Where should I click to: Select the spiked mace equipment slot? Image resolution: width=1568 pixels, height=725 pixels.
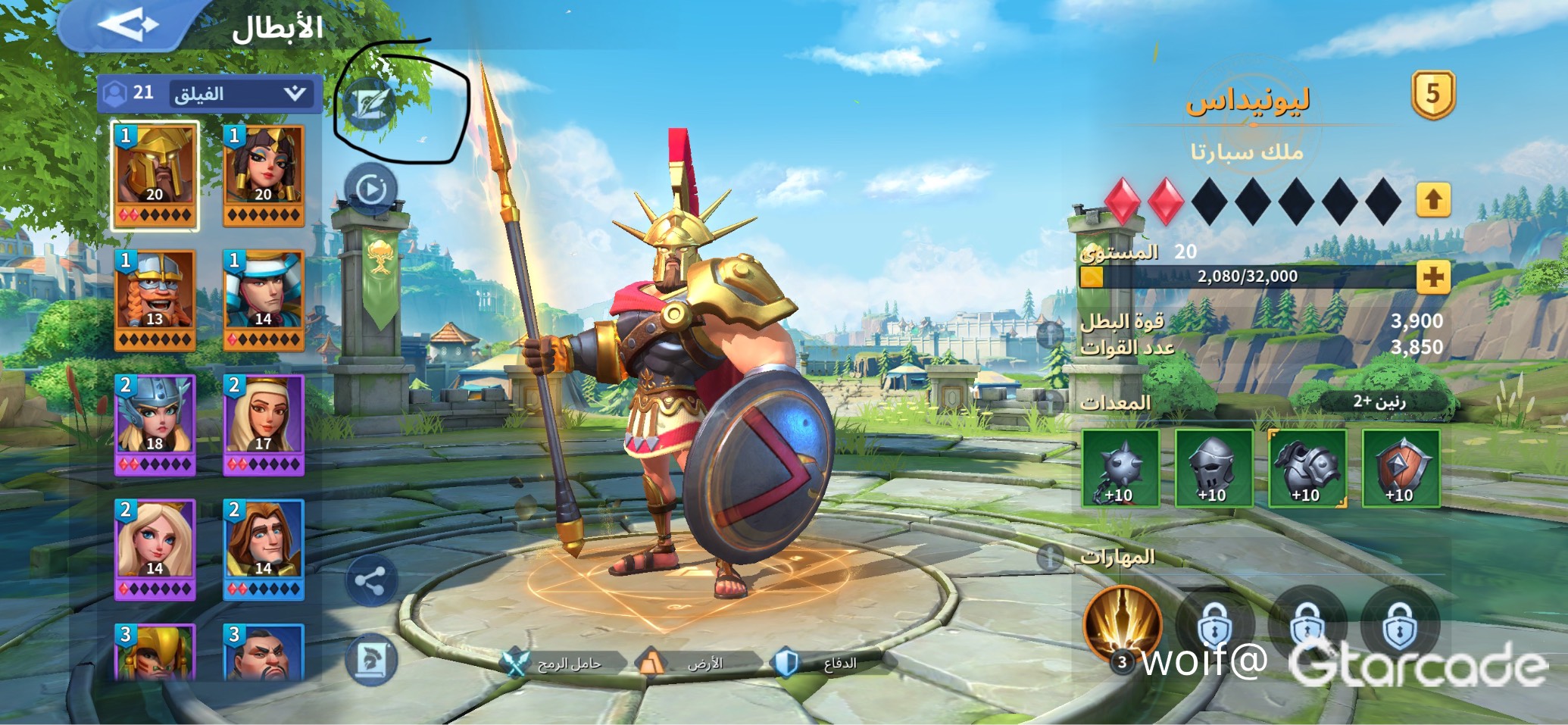click(x=1120, y=468)
